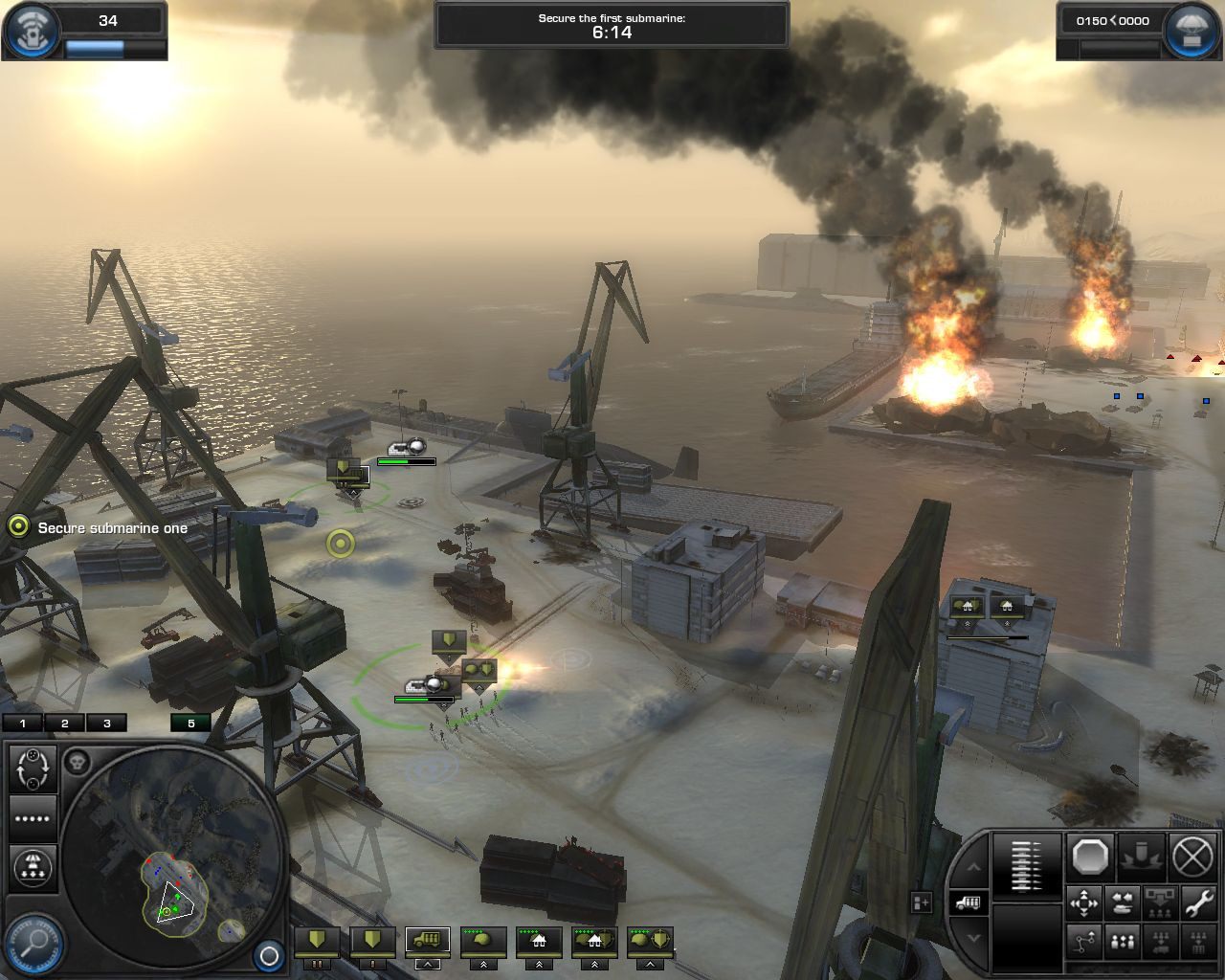The height and width of the screenshot is (980, 1225).
Task: Activate the tank reverse move command
Action: [1122, 902]
